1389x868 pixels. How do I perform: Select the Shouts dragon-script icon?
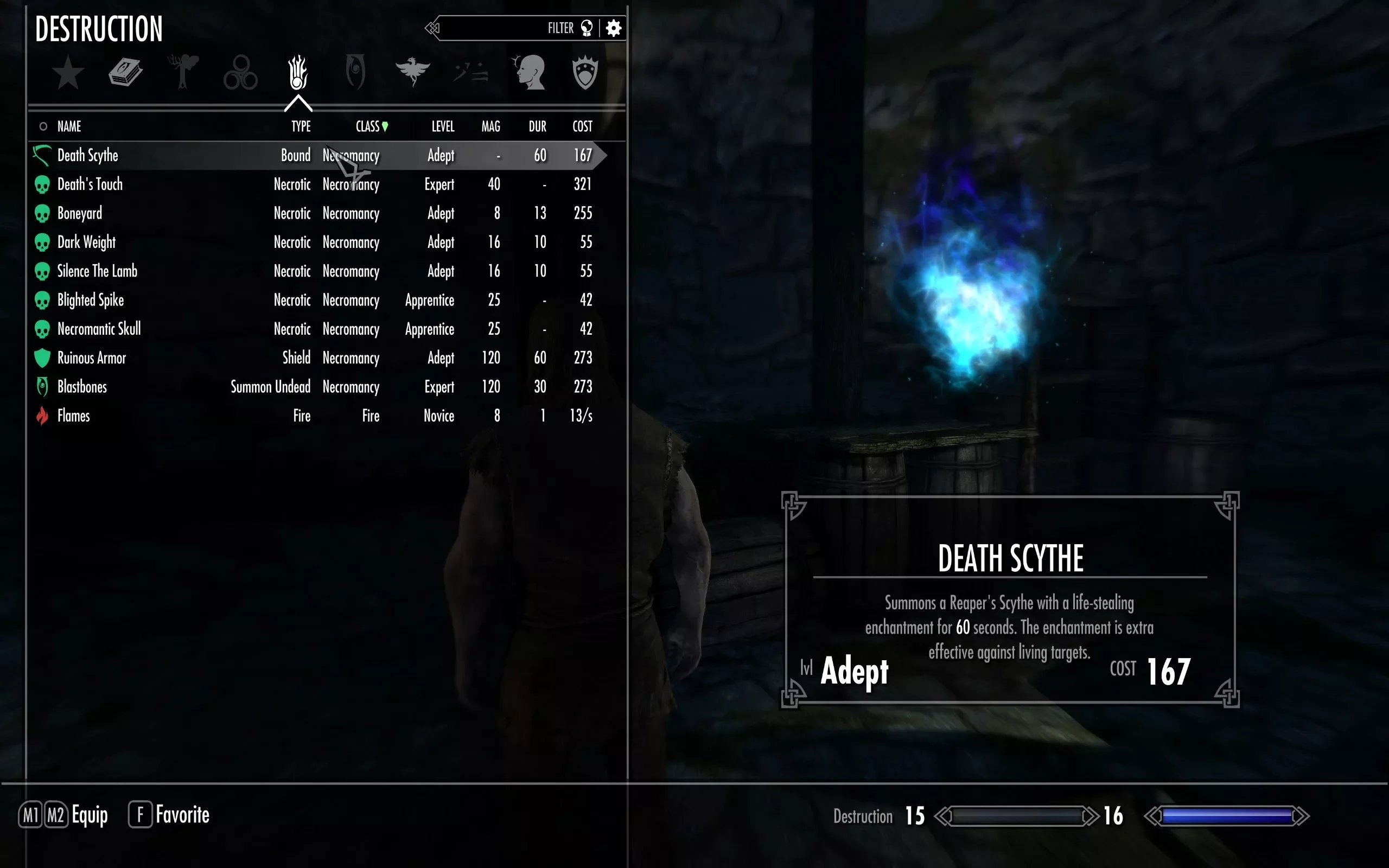(471, 72)
